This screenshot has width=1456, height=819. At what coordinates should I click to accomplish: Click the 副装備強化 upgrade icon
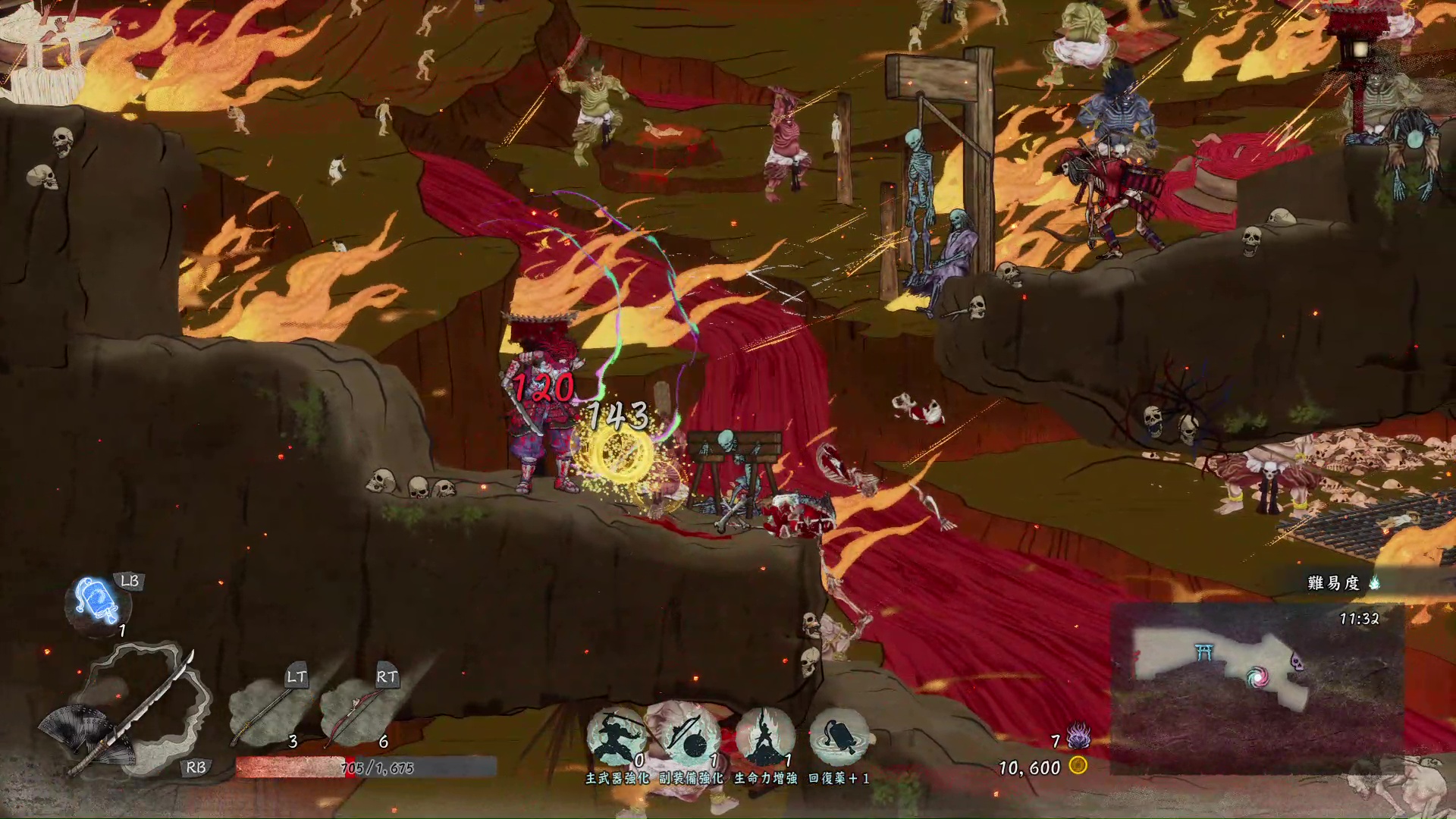click(x=690, y=737)
